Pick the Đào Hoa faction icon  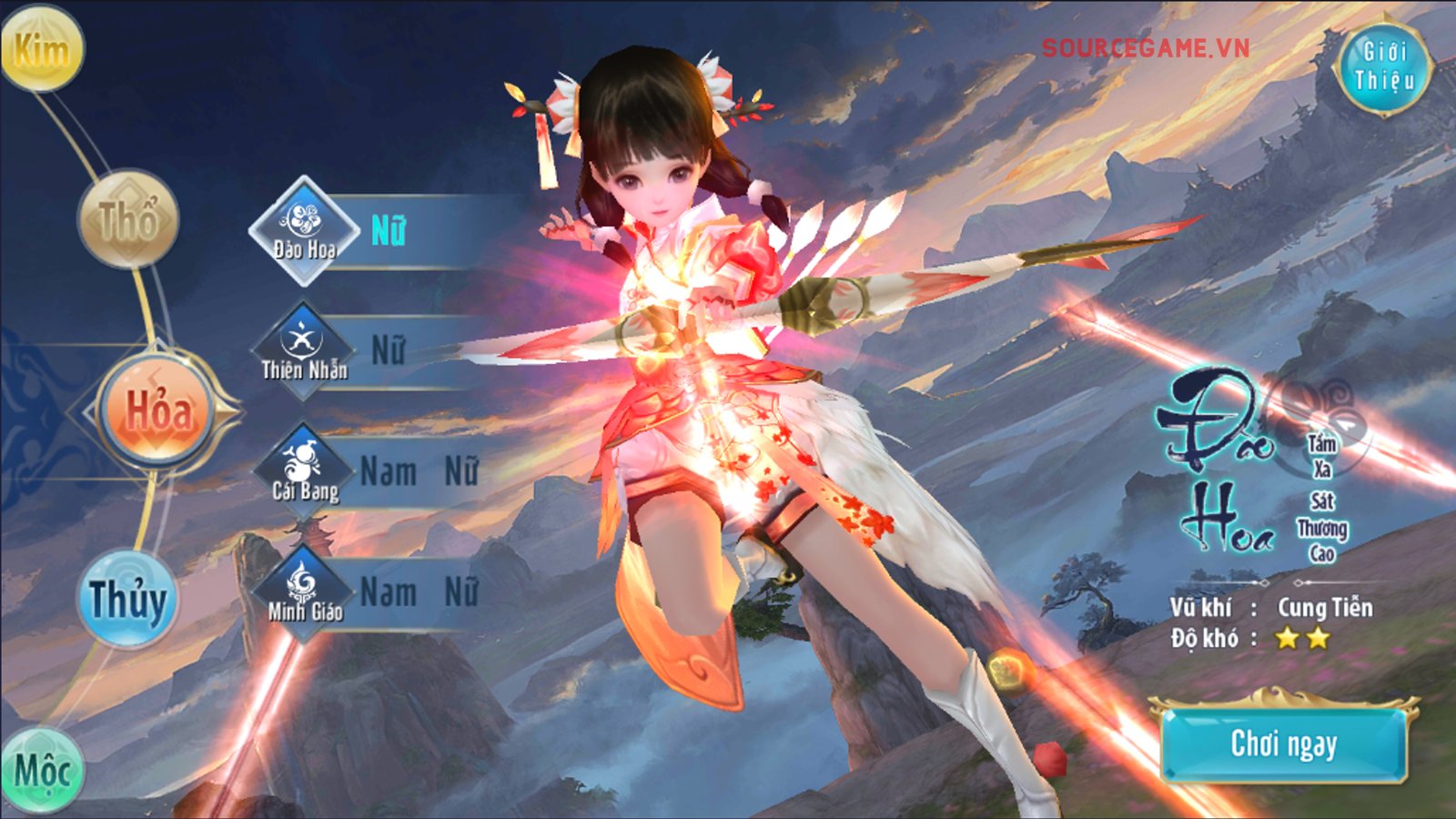[x=304, y=230]
